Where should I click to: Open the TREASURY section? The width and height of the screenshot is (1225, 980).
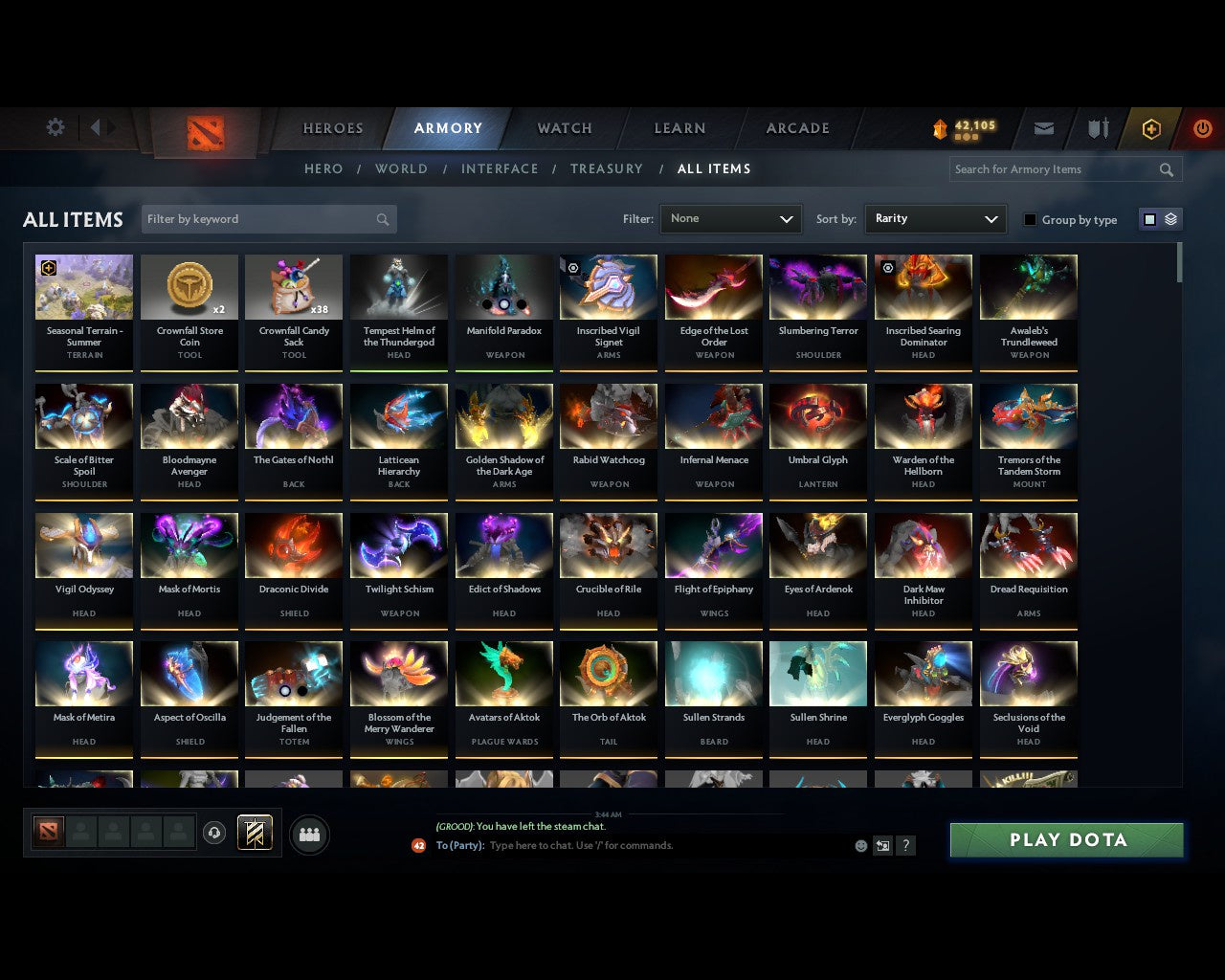pyautogui.click(x=606, y=168)
